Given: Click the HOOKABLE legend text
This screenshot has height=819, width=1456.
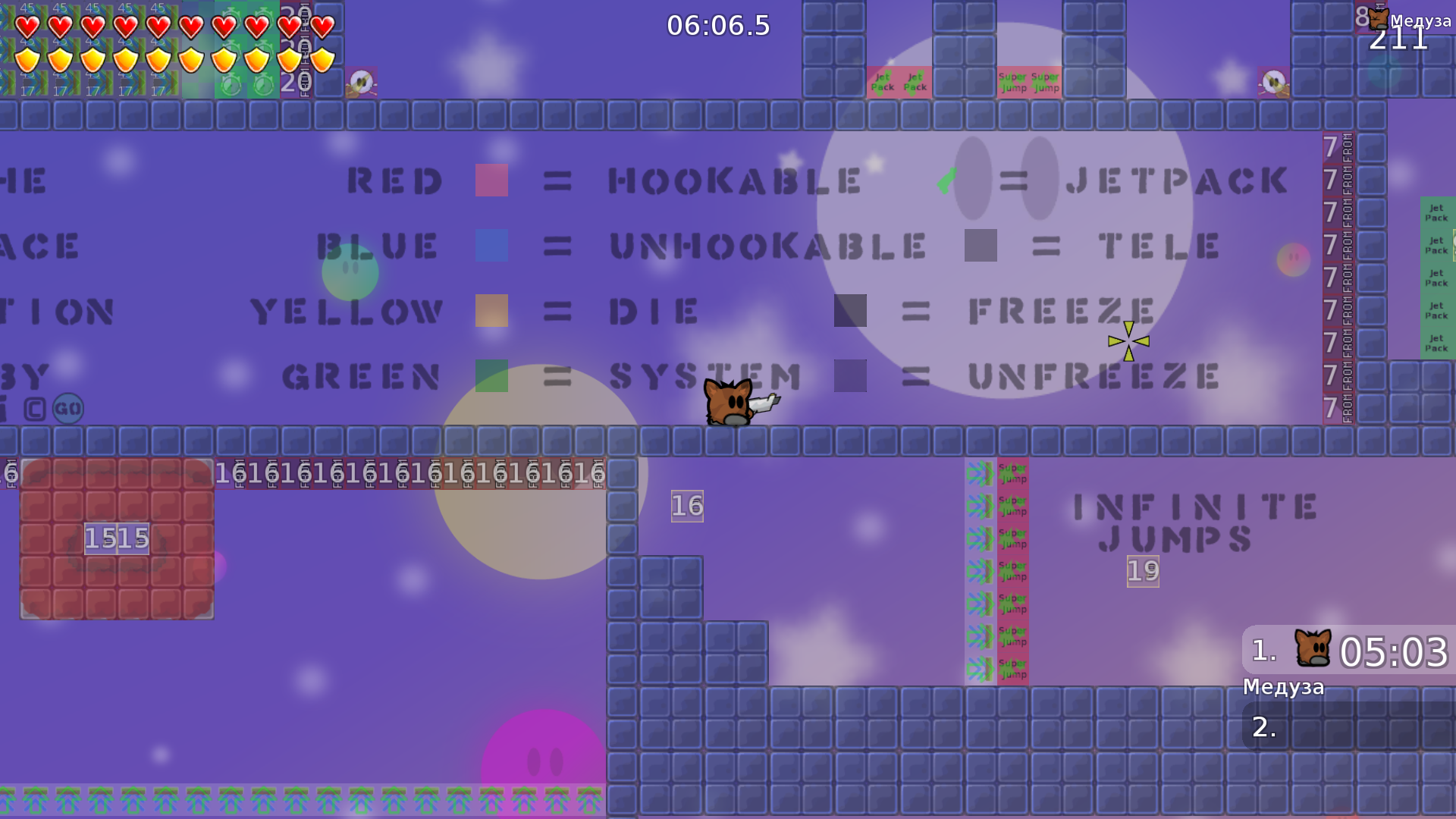Looking at the screenshot, I should (736, 180).
